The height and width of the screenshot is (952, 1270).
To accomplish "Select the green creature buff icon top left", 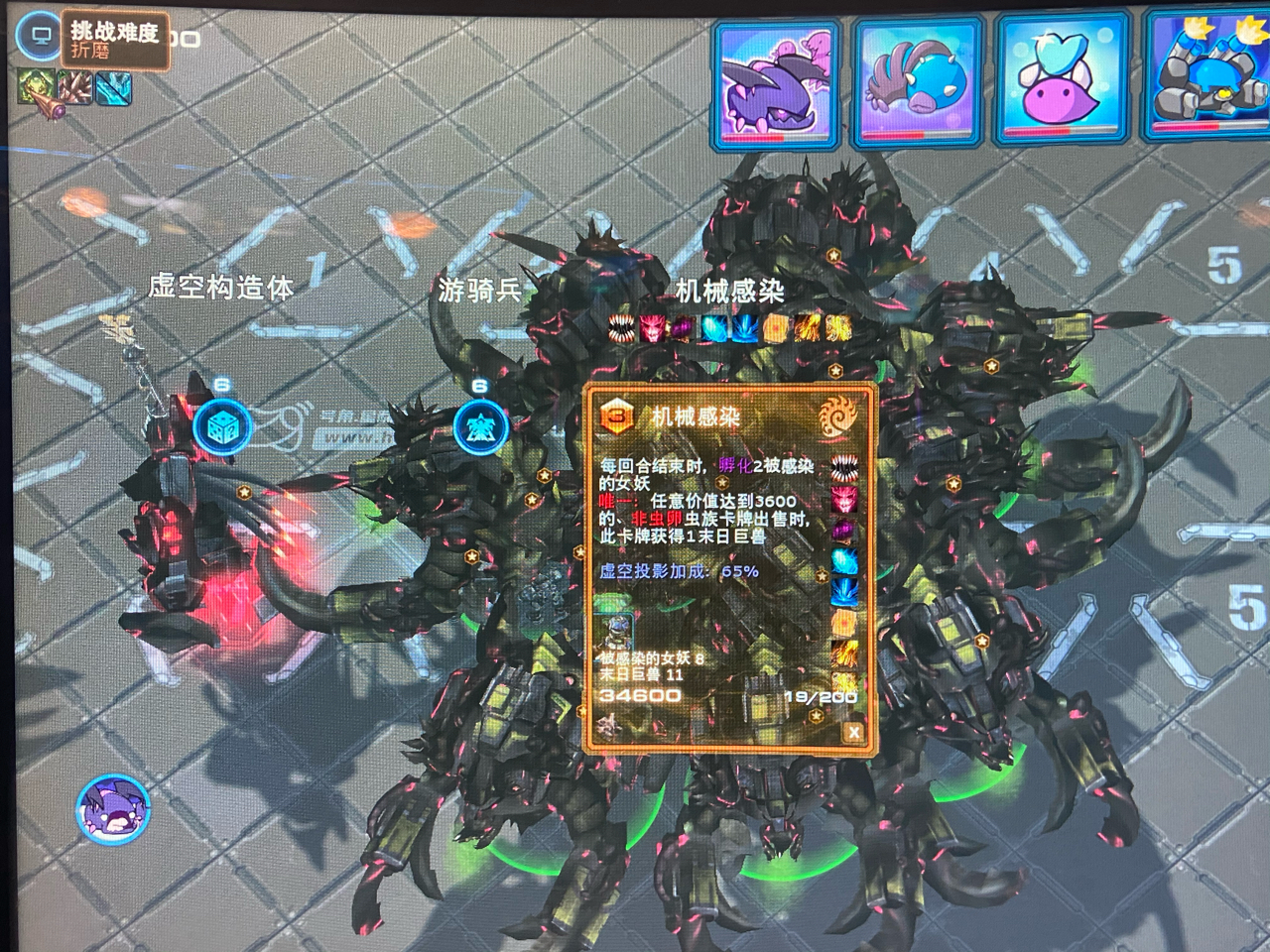I will click(34, 86).
